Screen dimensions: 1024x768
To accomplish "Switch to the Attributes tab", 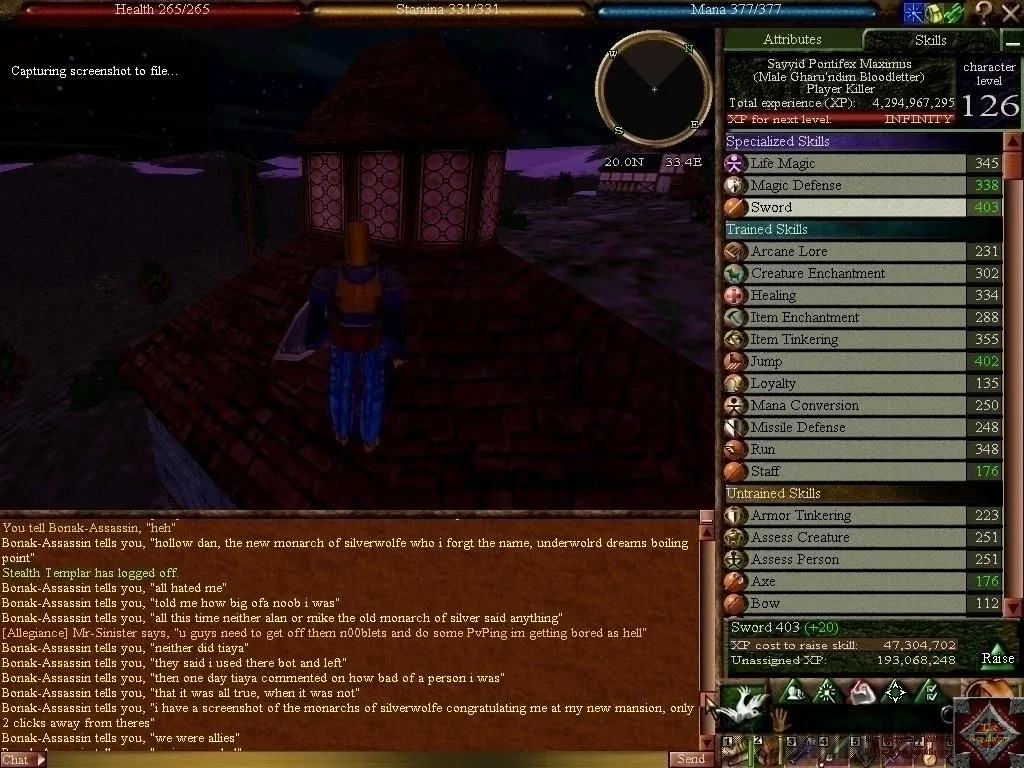I will coord(791,40).
